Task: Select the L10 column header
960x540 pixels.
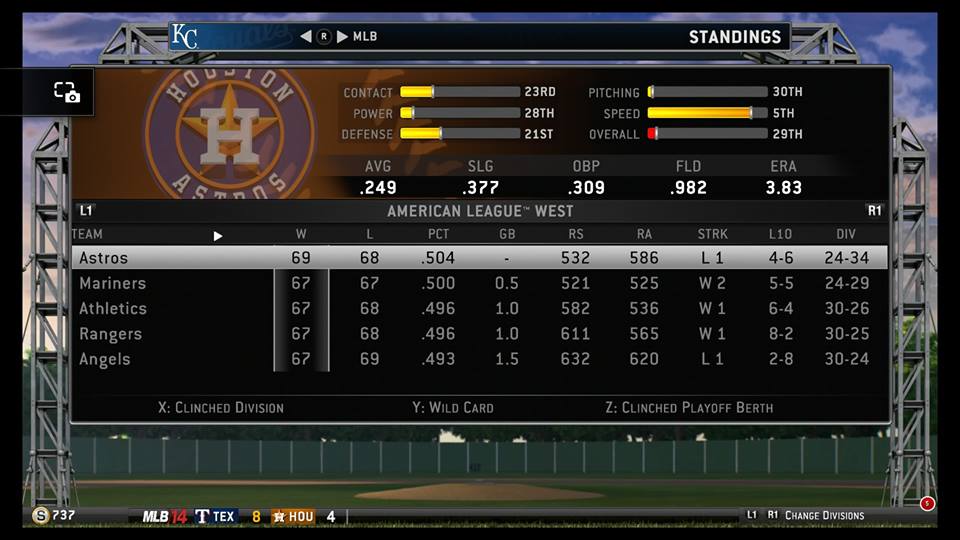Action: click(780, 235)
